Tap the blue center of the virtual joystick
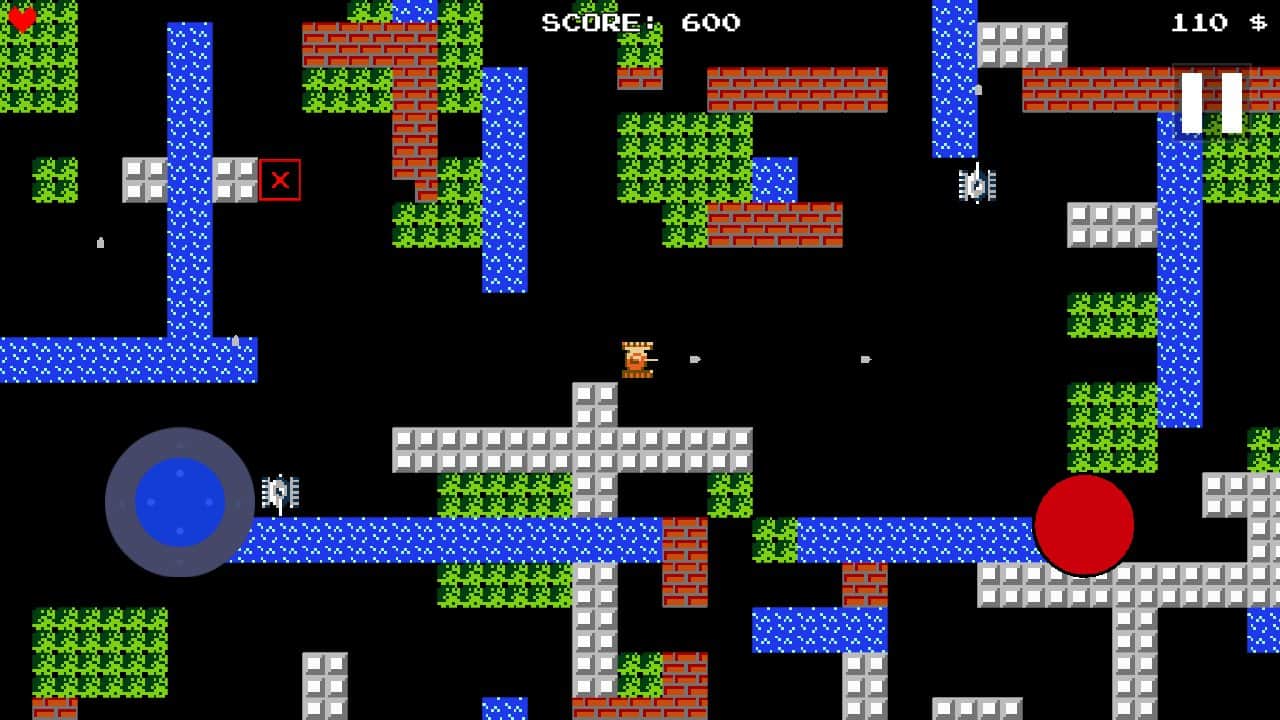Screen dimensions: 1280x720 point(180,500)
